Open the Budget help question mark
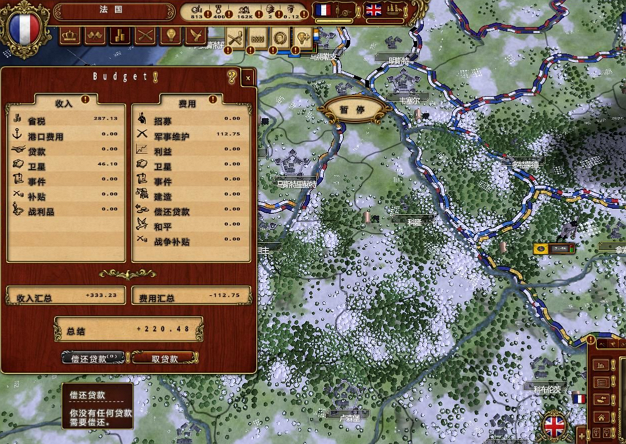626x444 pixels. click(232, 77)
